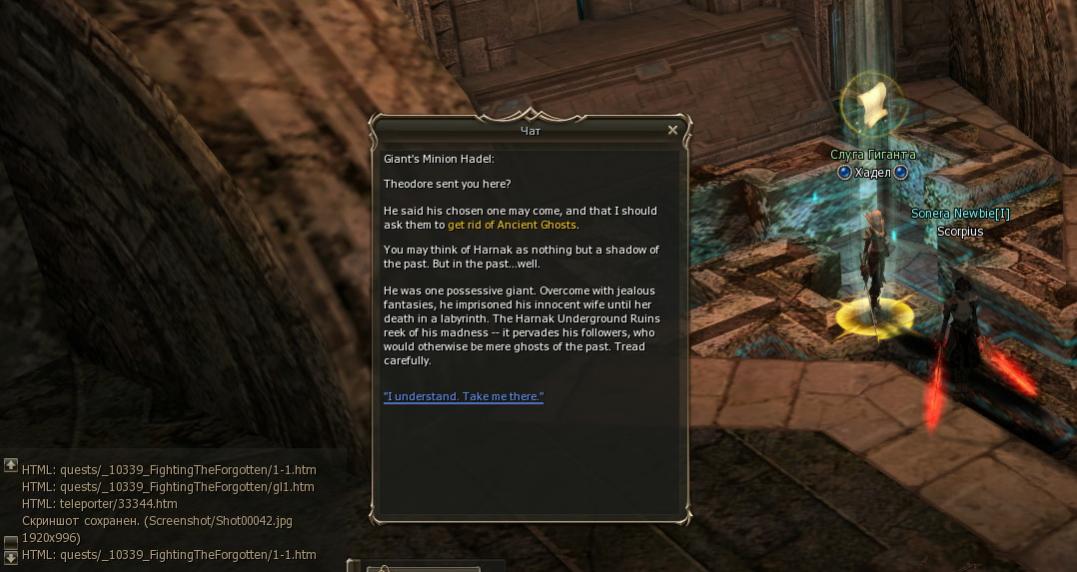This screenshot has height=572, width=1077.
Task: Click the chat log scroll-down arrow
Action: tap(11, 556)
